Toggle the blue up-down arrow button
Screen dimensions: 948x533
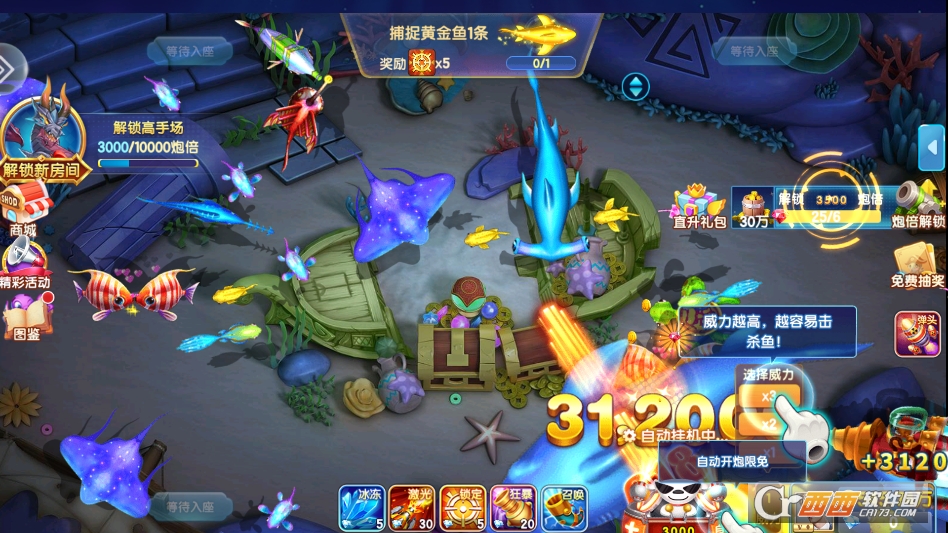[x=635, y=86]
